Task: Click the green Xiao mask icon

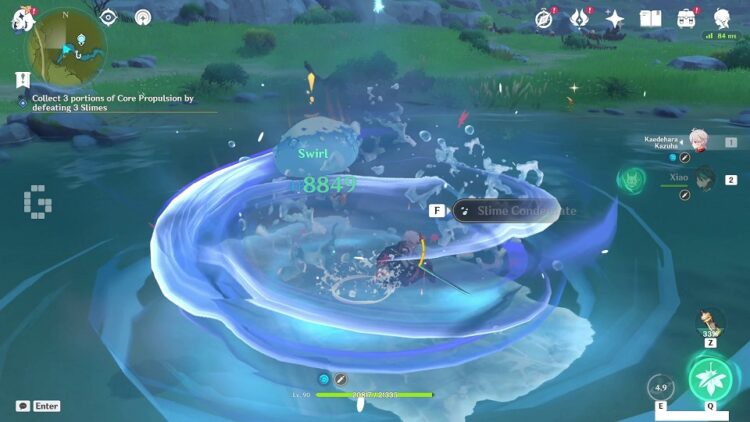Action: click(629, 179)
